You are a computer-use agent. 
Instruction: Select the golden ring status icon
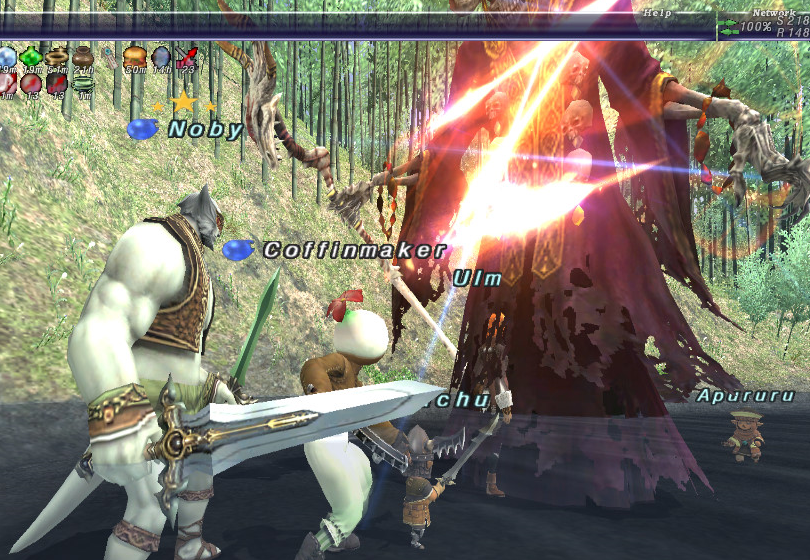(57, 56)
